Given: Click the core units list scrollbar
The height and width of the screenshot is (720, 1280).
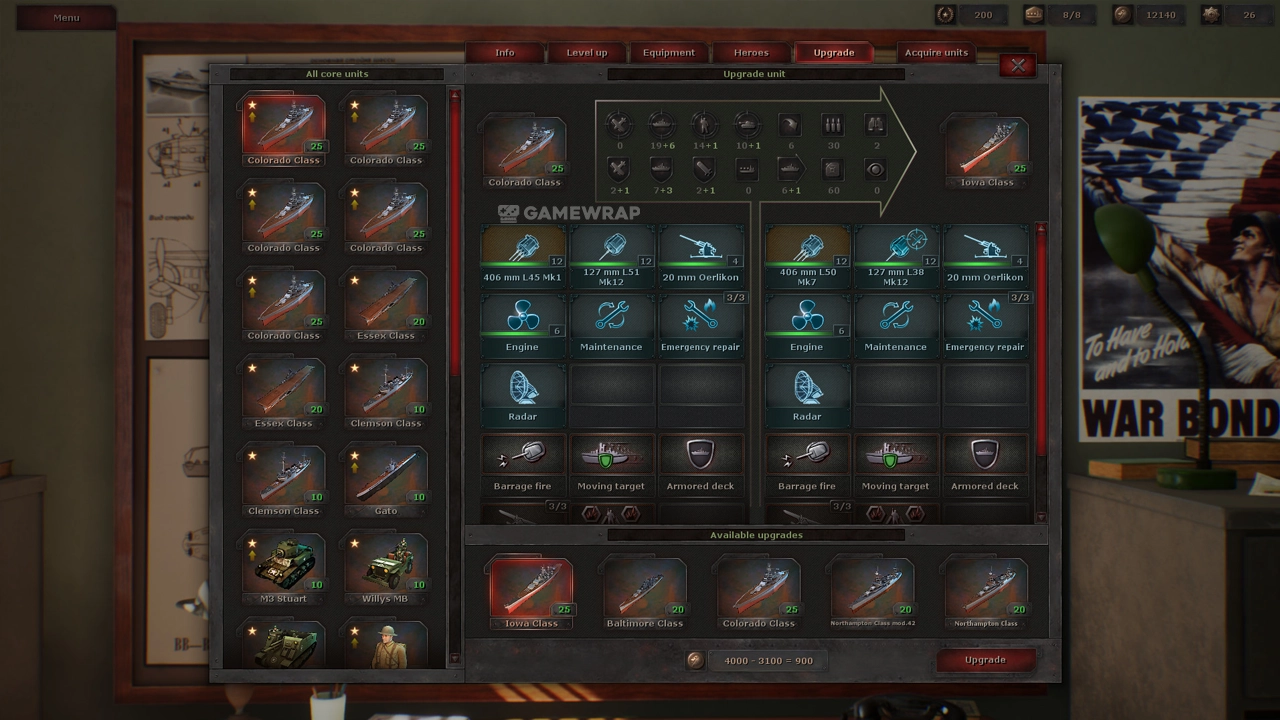Looking at the screenshot, I should [455, 300].
